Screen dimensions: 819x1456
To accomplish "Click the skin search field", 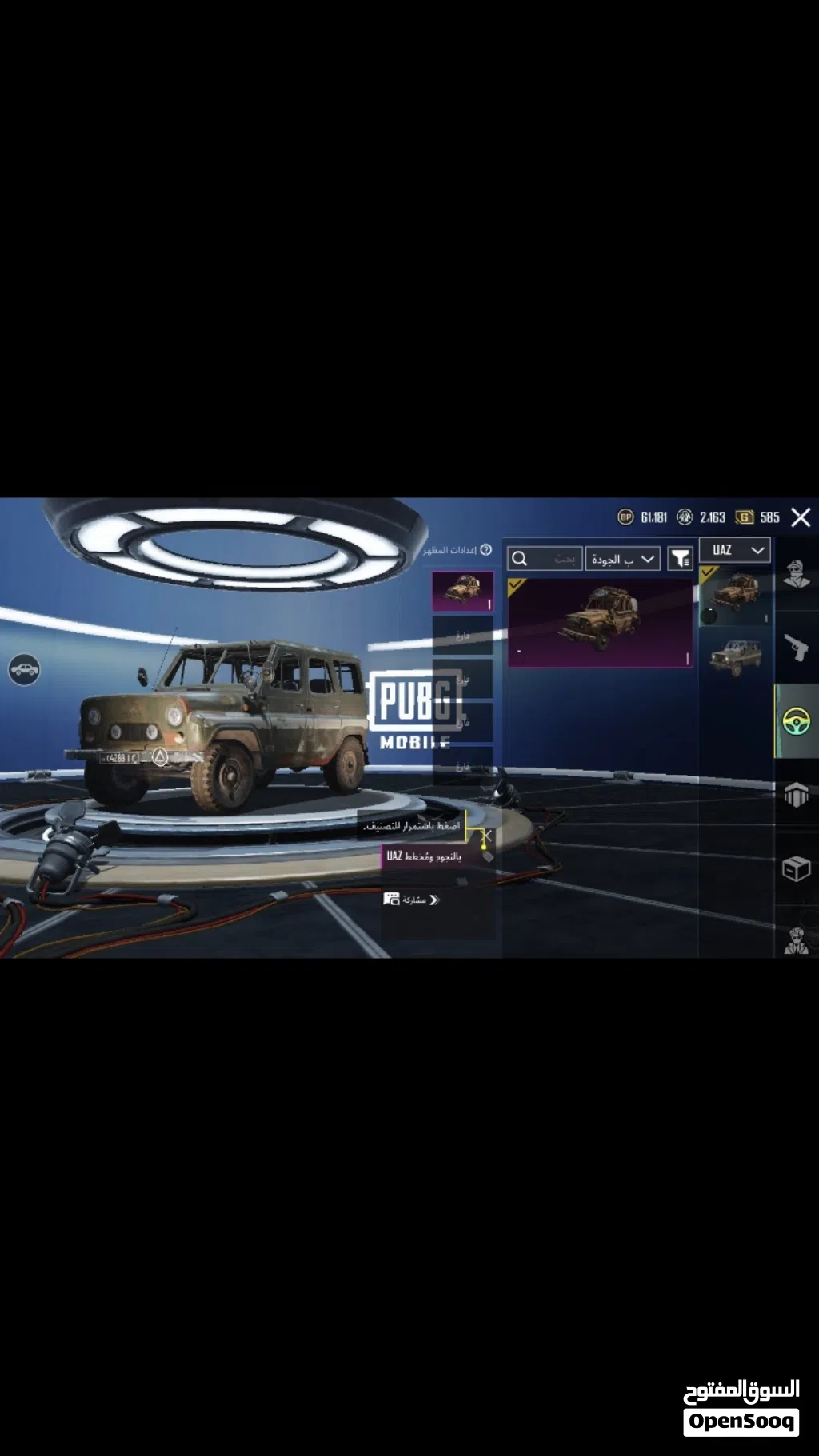I will [545, 559].
